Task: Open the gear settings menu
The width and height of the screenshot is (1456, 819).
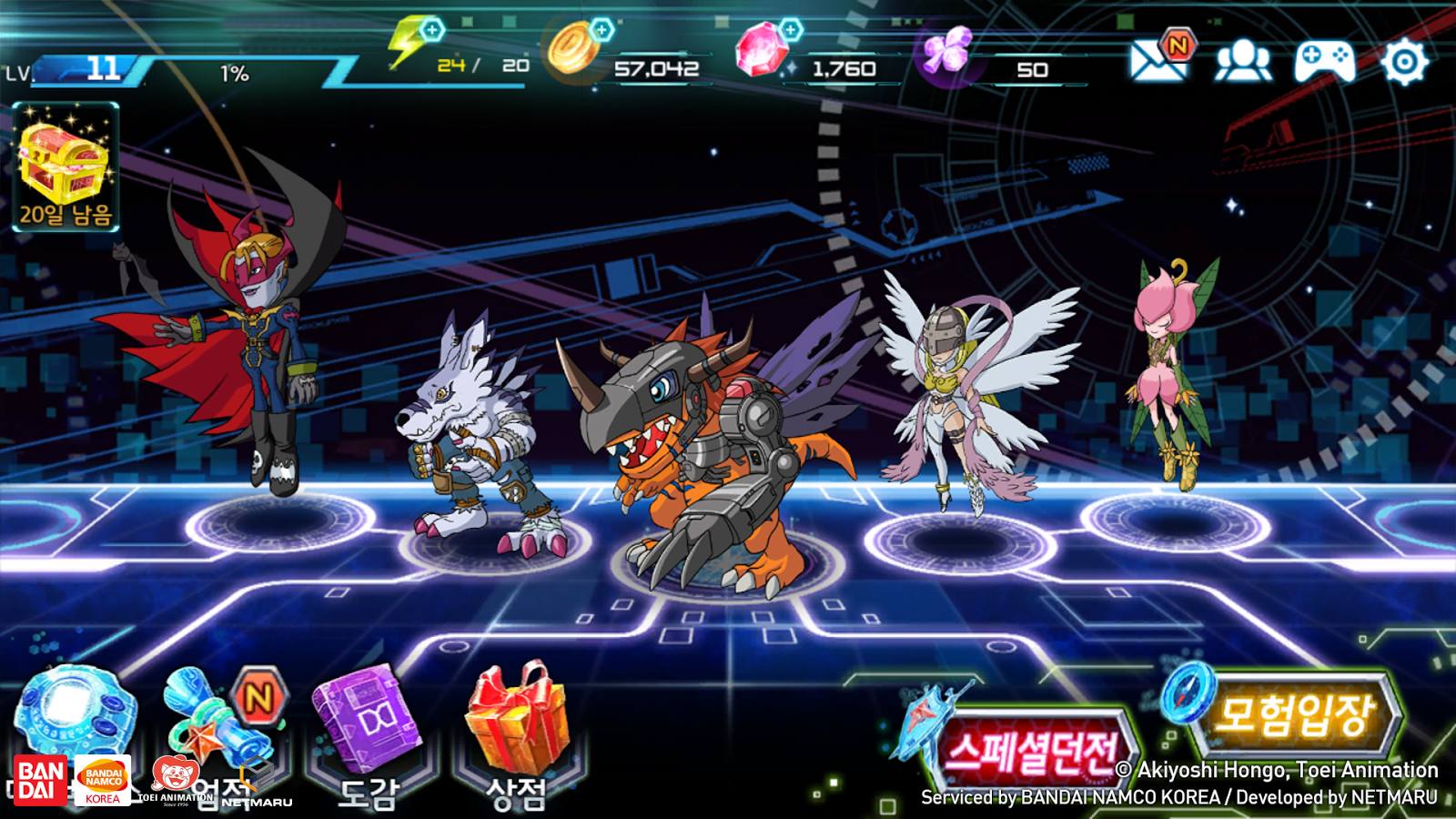Action: tap(1404, 62)
